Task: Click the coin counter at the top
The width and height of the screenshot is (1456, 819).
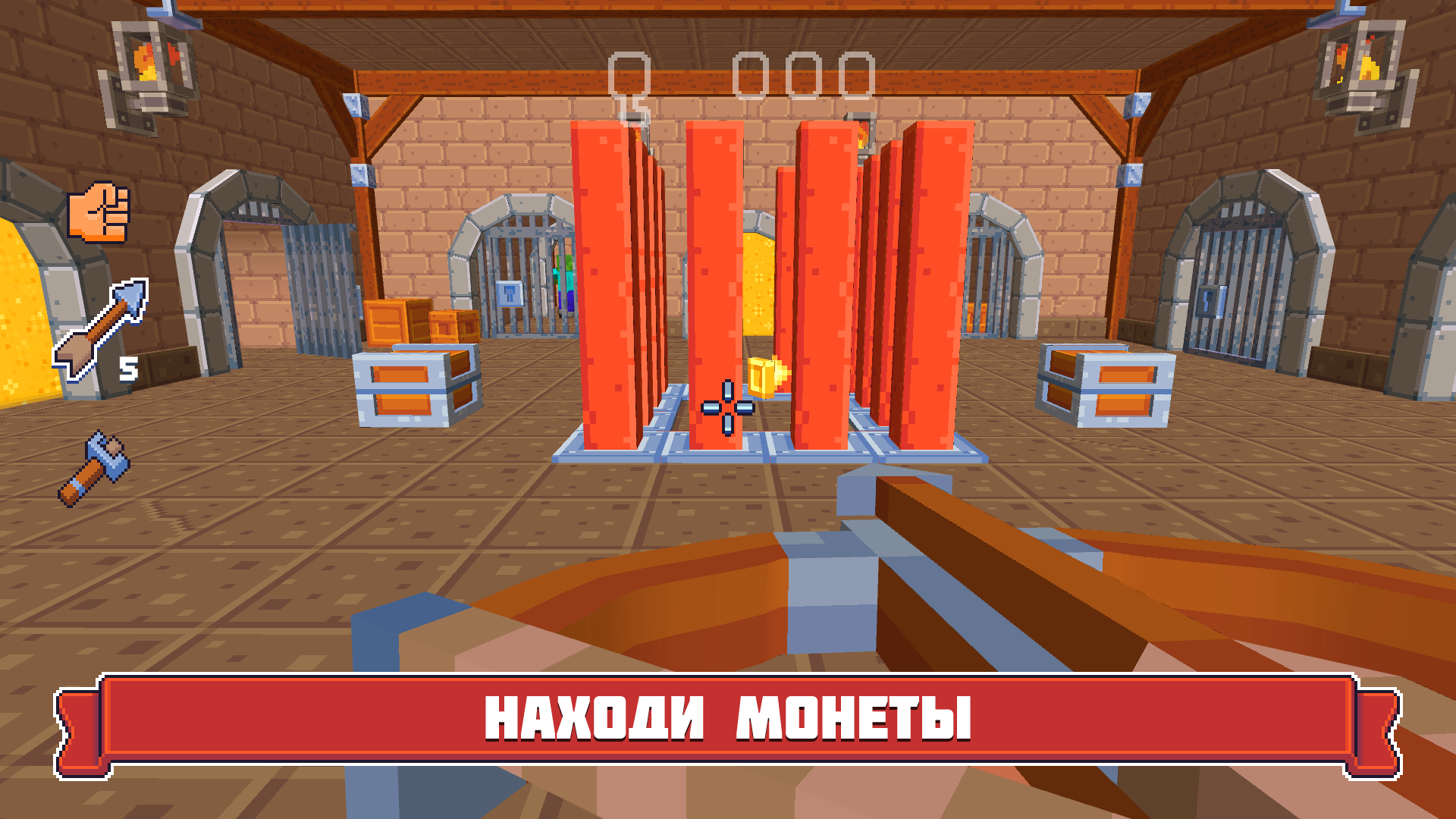Action: tap(804, 72)
